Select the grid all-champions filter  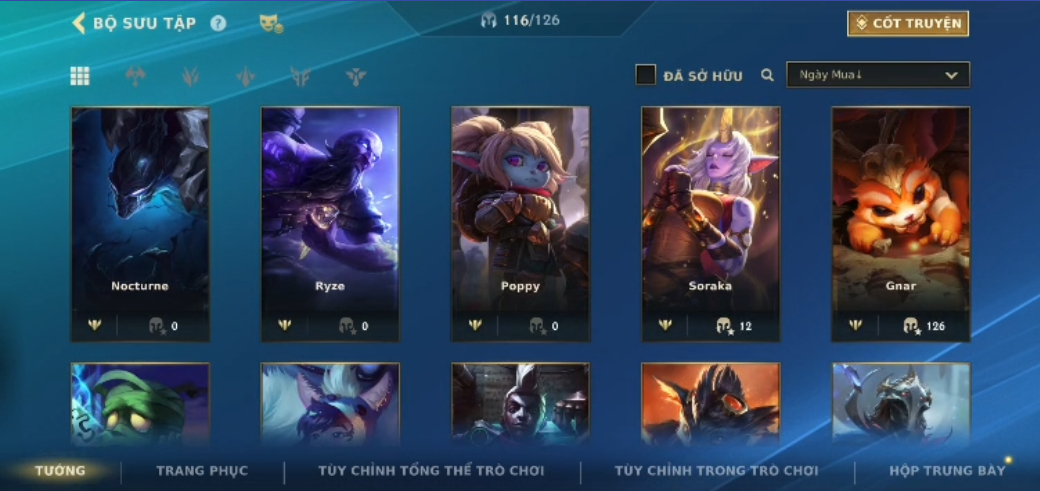pos(80,76)
